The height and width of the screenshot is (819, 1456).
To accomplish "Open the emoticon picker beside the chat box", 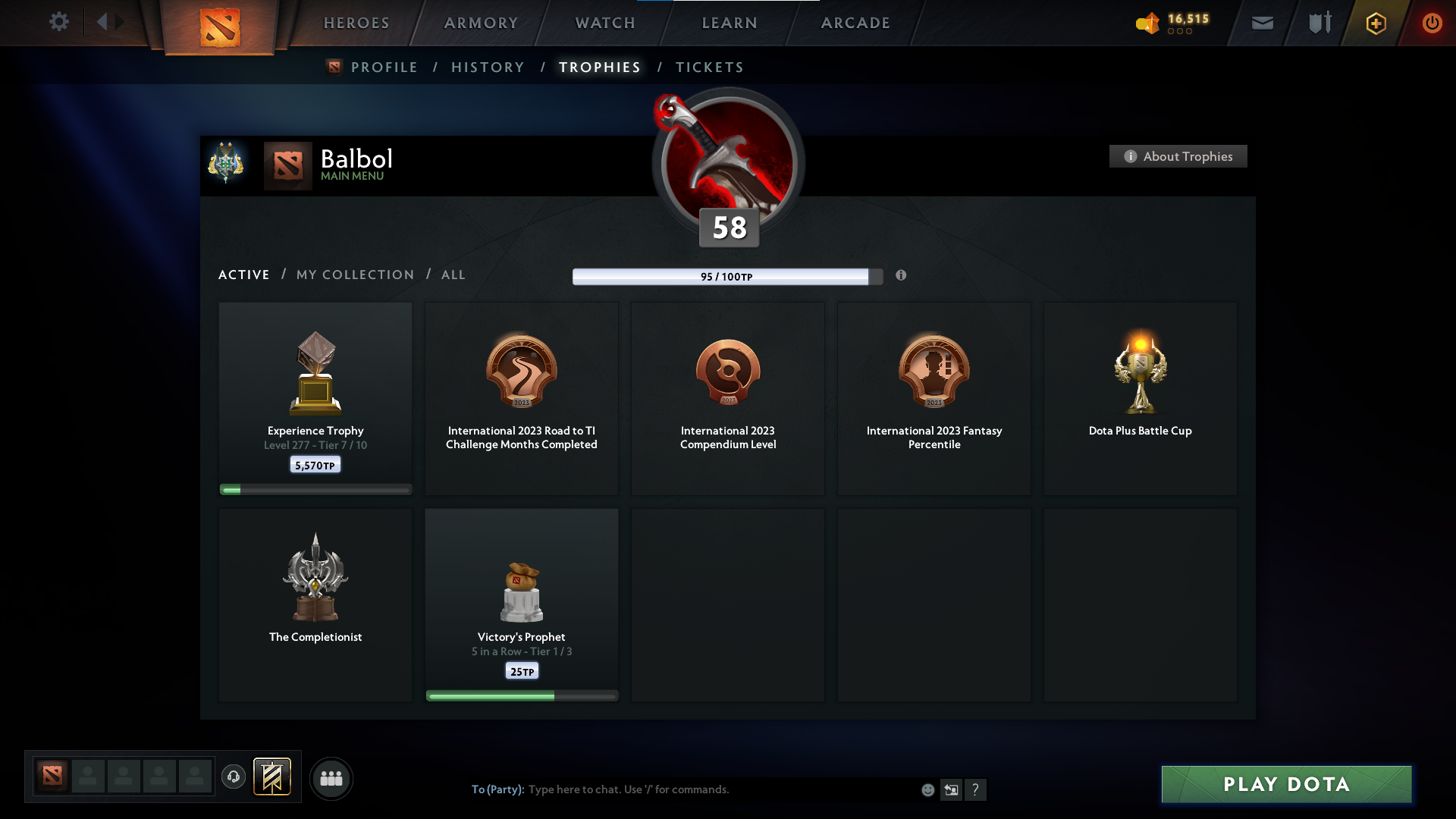I will click(927, 789).
